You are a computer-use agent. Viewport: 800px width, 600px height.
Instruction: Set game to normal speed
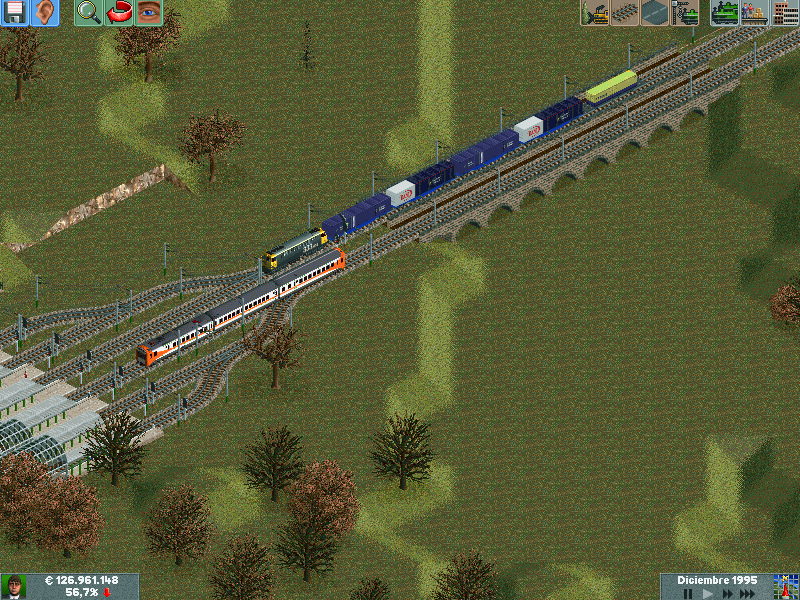coord(708,593)
